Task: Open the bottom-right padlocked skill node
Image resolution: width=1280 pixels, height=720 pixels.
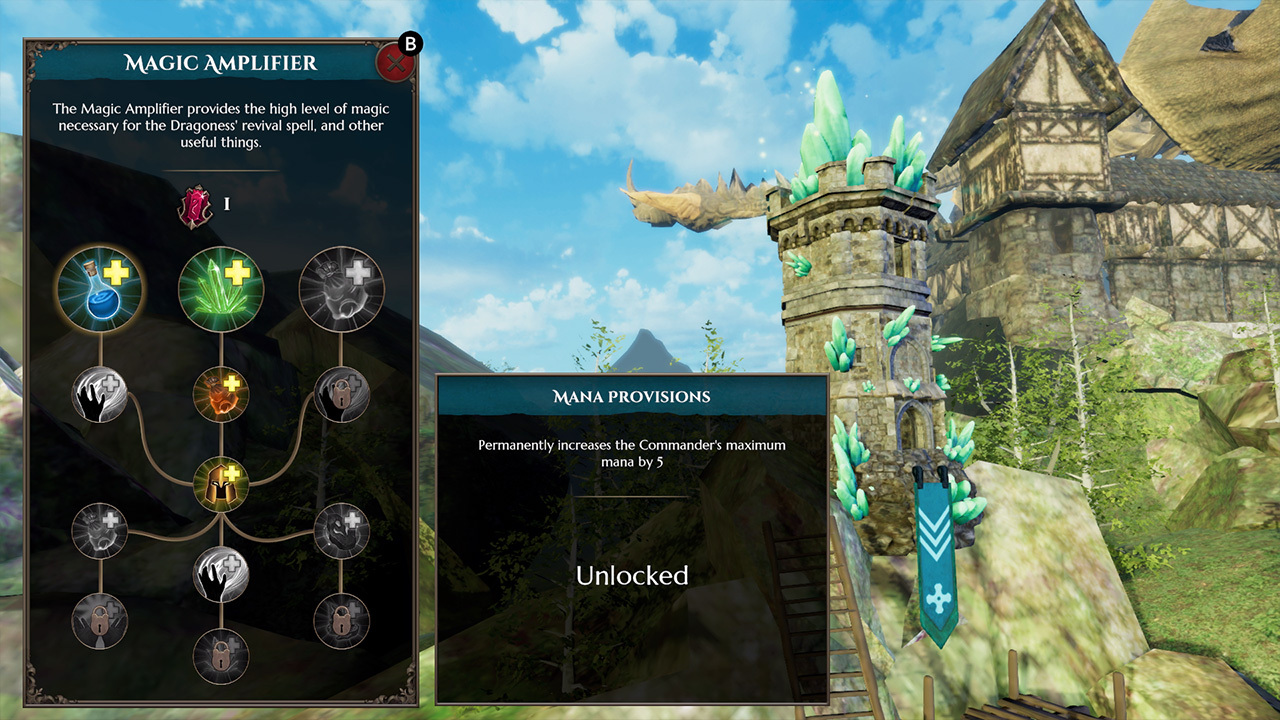Action: coord(340,620)
